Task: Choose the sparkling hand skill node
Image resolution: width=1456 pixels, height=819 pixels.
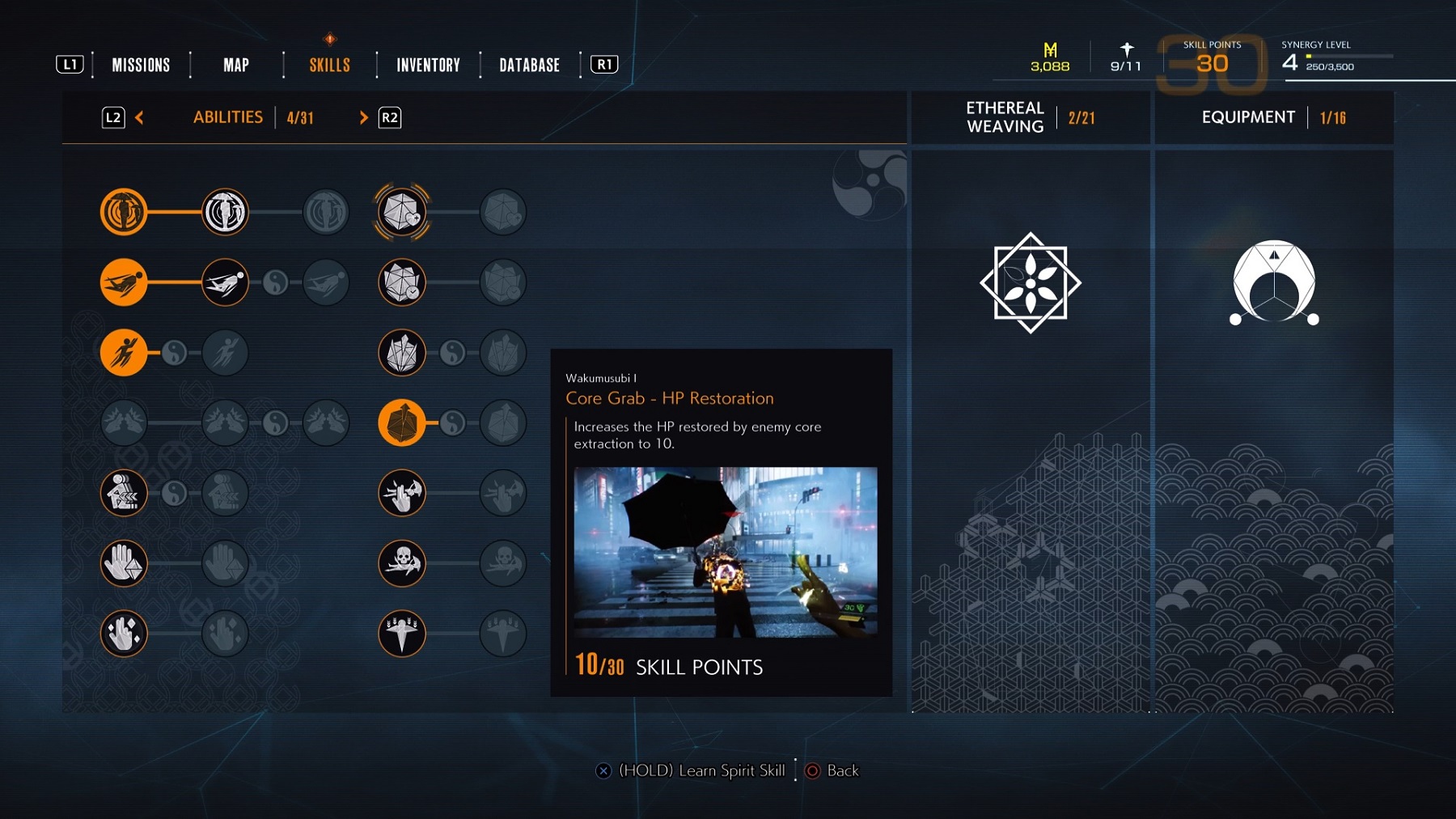Action: pos(124,633)
